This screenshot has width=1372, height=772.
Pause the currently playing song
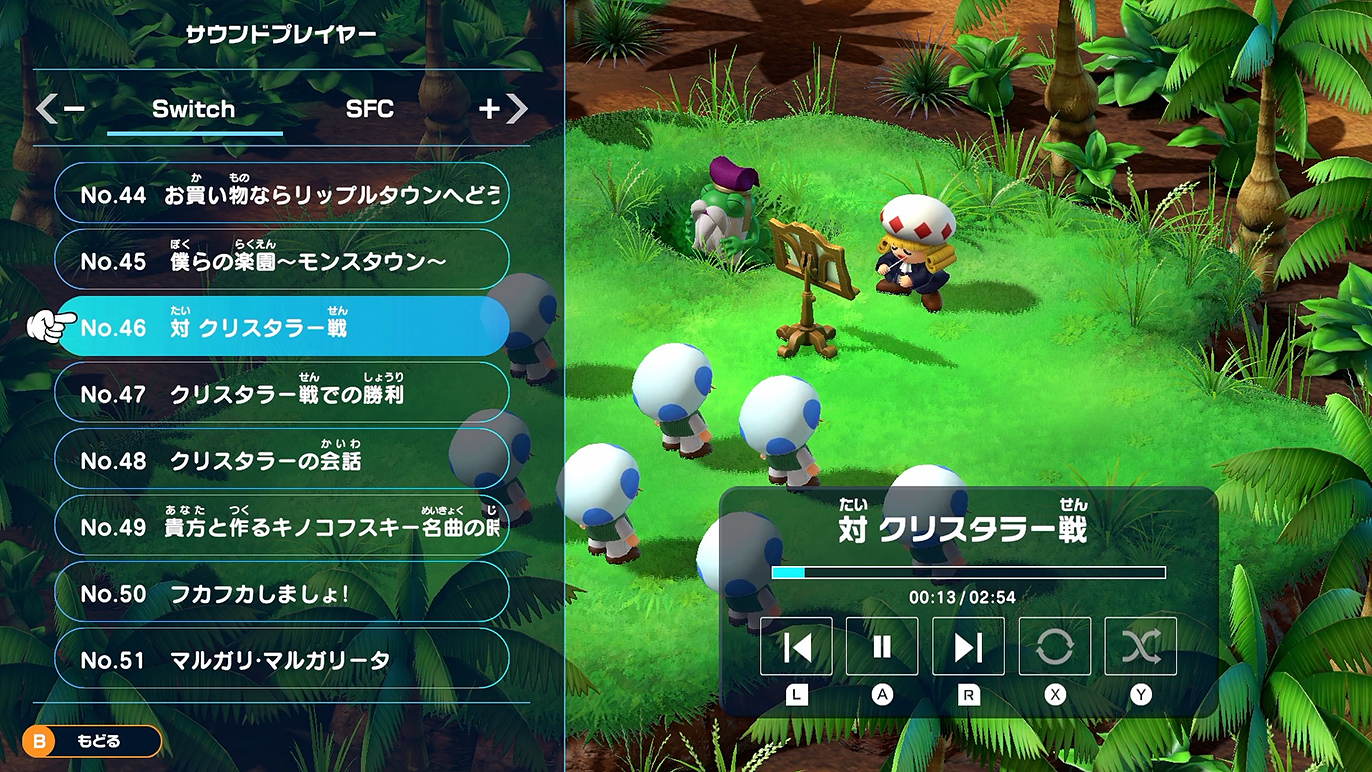tap(882, 647)
